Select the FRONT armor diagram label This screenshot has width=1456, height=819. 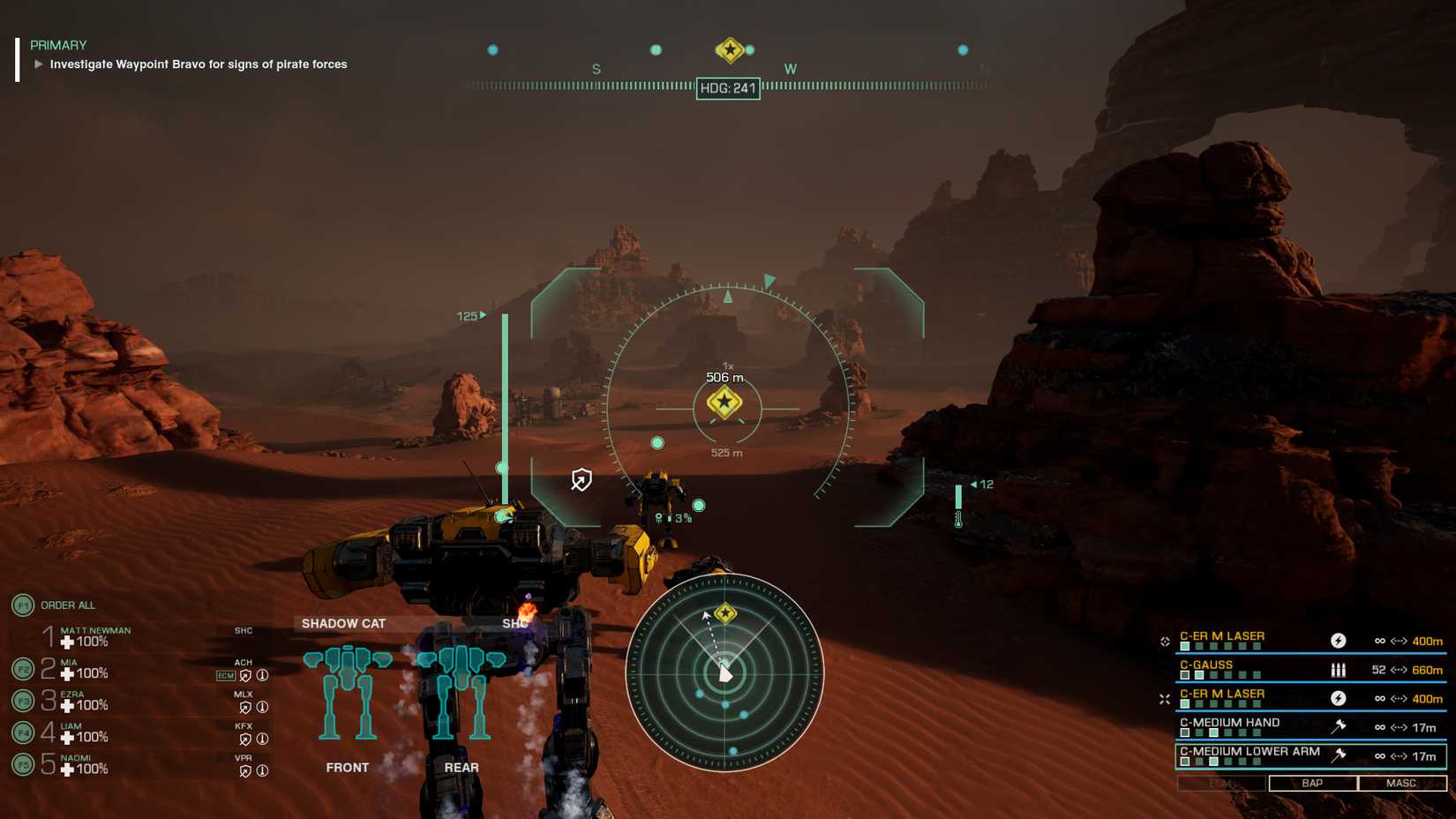pos(349,768)
